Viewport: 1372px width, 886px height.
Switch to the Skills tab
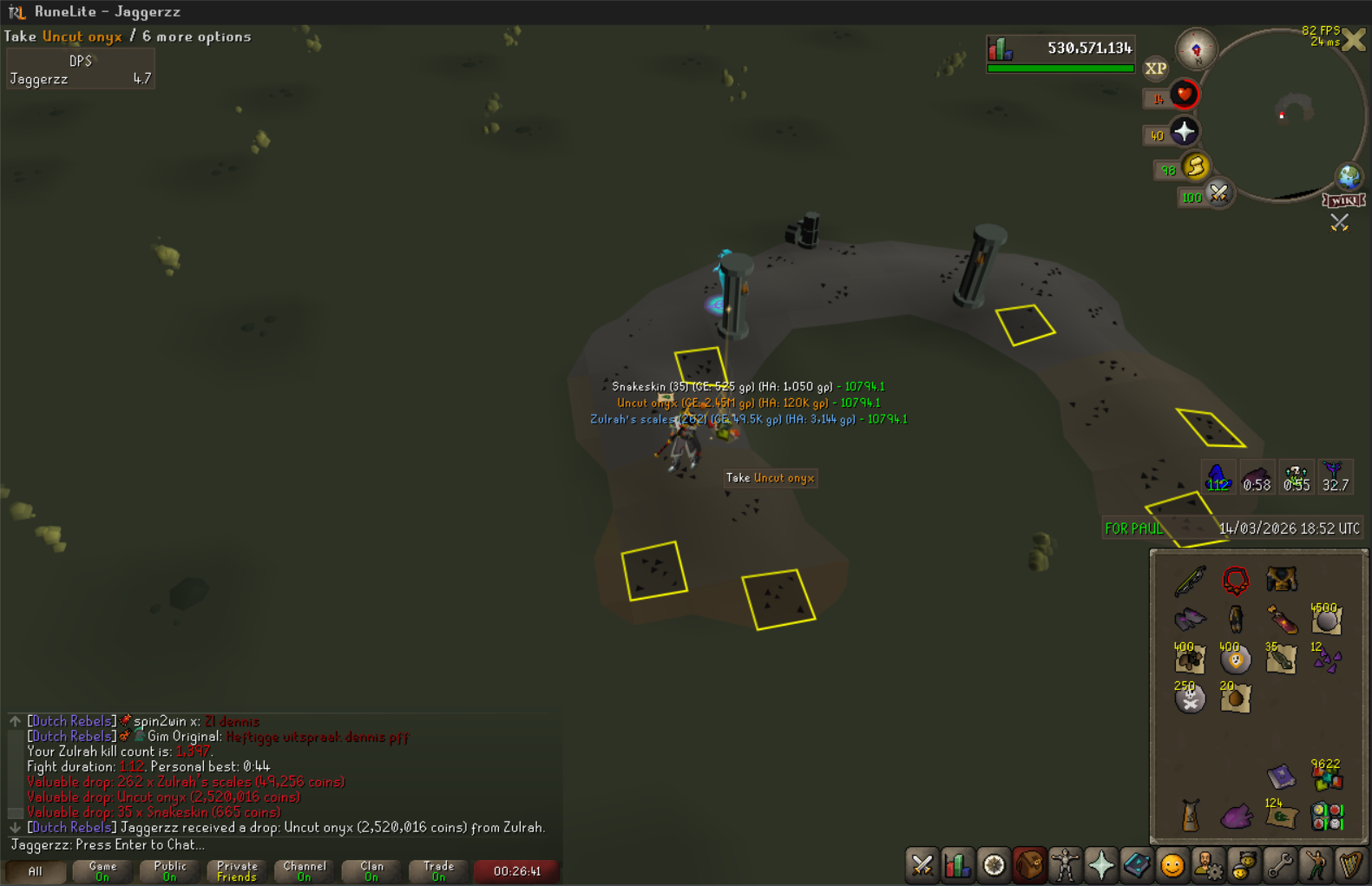[958, 865]
